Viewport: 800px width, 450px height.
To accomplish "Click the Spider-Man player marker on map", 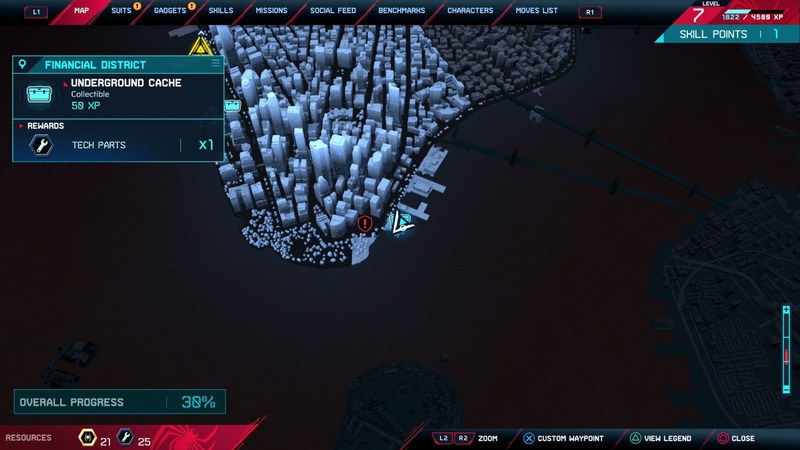I will (401, 223).
